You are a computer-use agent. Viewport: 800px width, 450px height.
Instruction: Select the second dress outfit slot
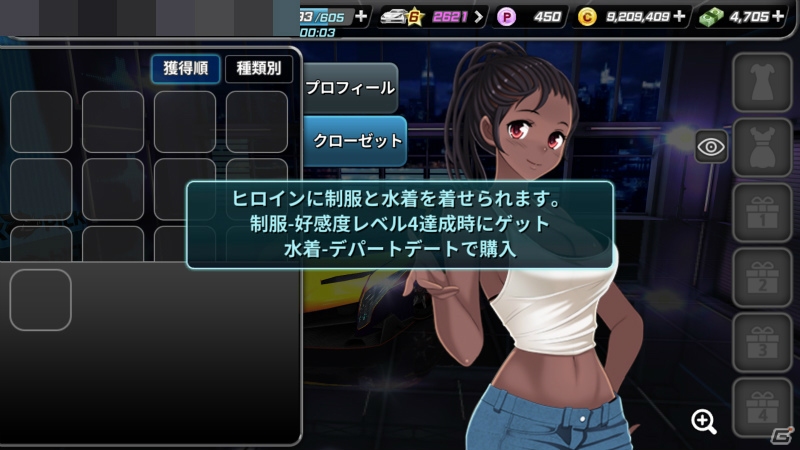pyautogui.click(x=762, y=147)
